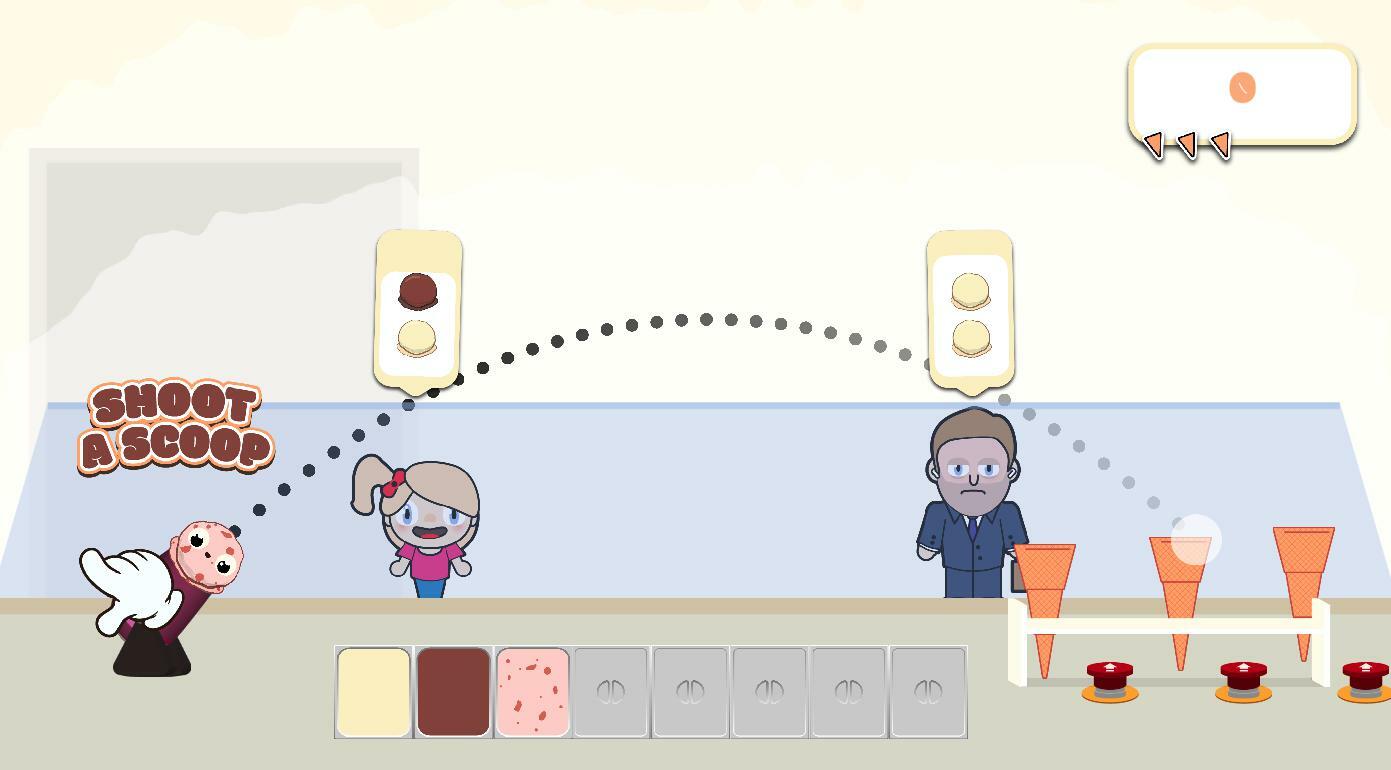Open the order card above the girl
Screen dimensions: 1391x770
click(x=417, y=305)
